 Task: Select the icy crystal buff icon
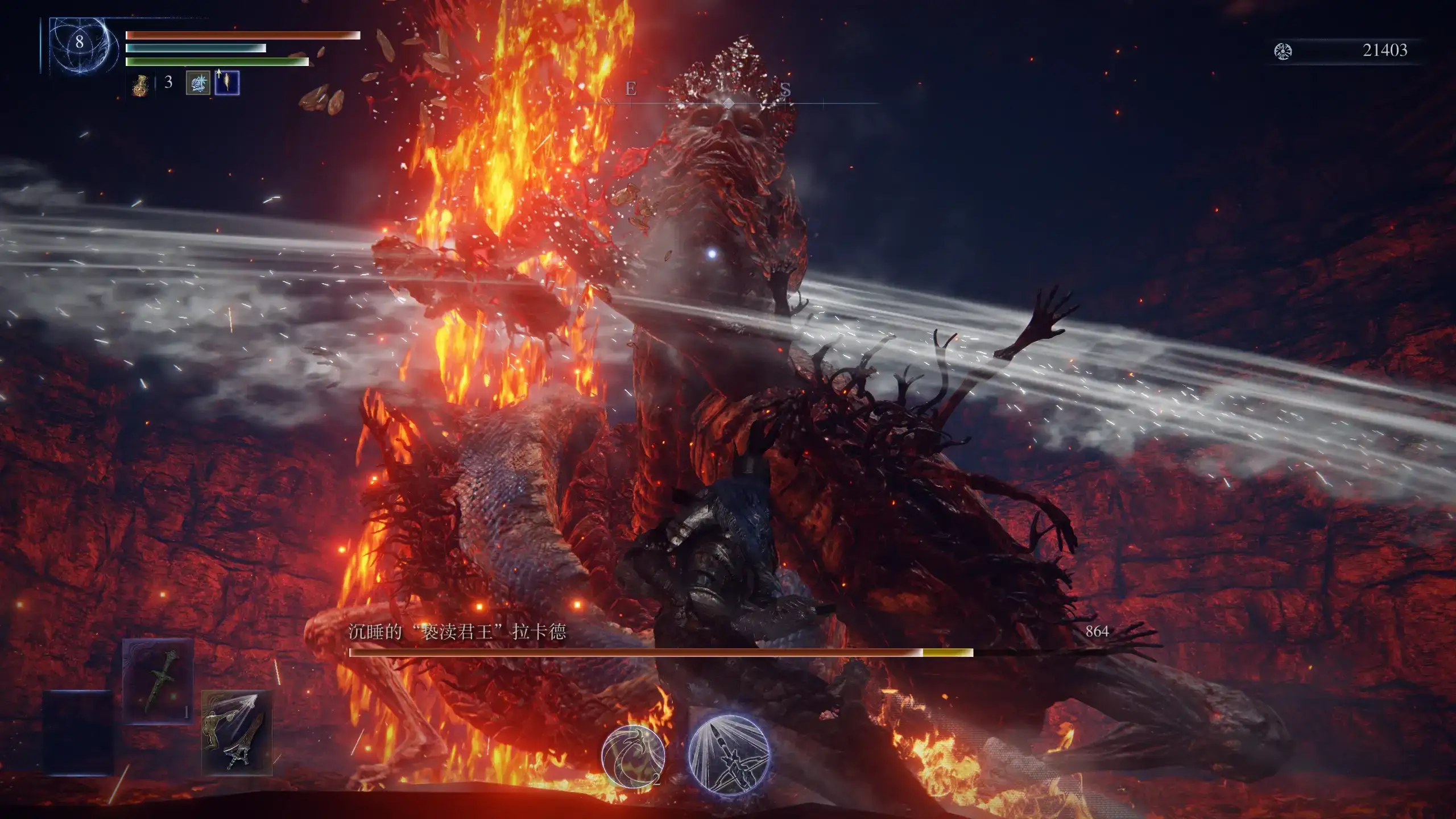click(198, 83)
